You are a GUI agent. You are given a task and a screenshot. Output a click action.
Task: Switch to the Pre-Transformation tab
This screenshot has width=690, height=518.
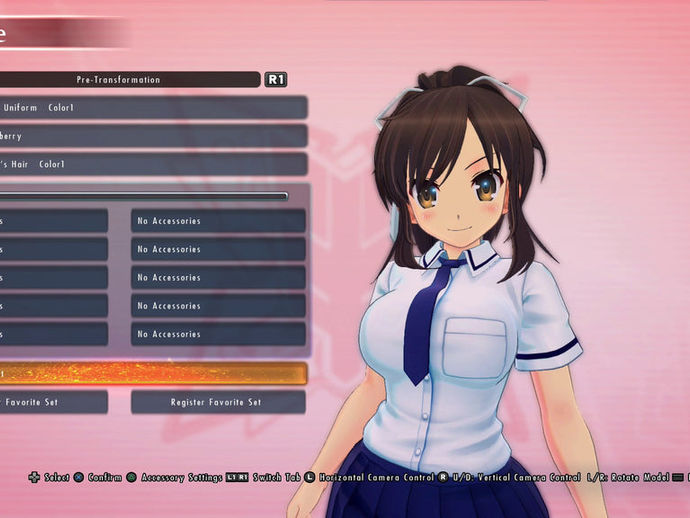[119, 79]
